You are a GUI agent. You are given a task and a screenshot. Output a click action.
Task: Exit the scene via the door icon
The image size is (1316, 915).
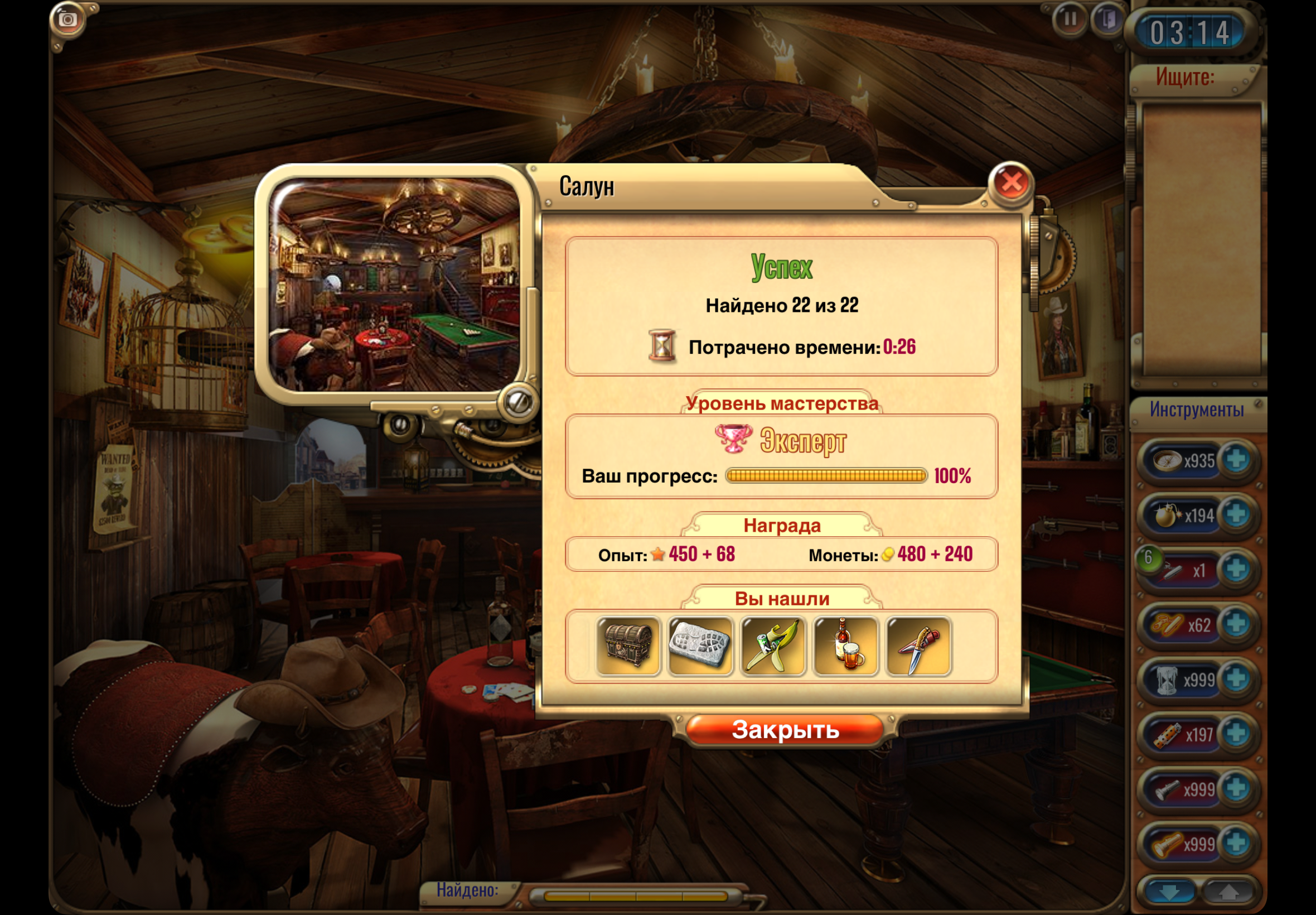point(1107,20)
